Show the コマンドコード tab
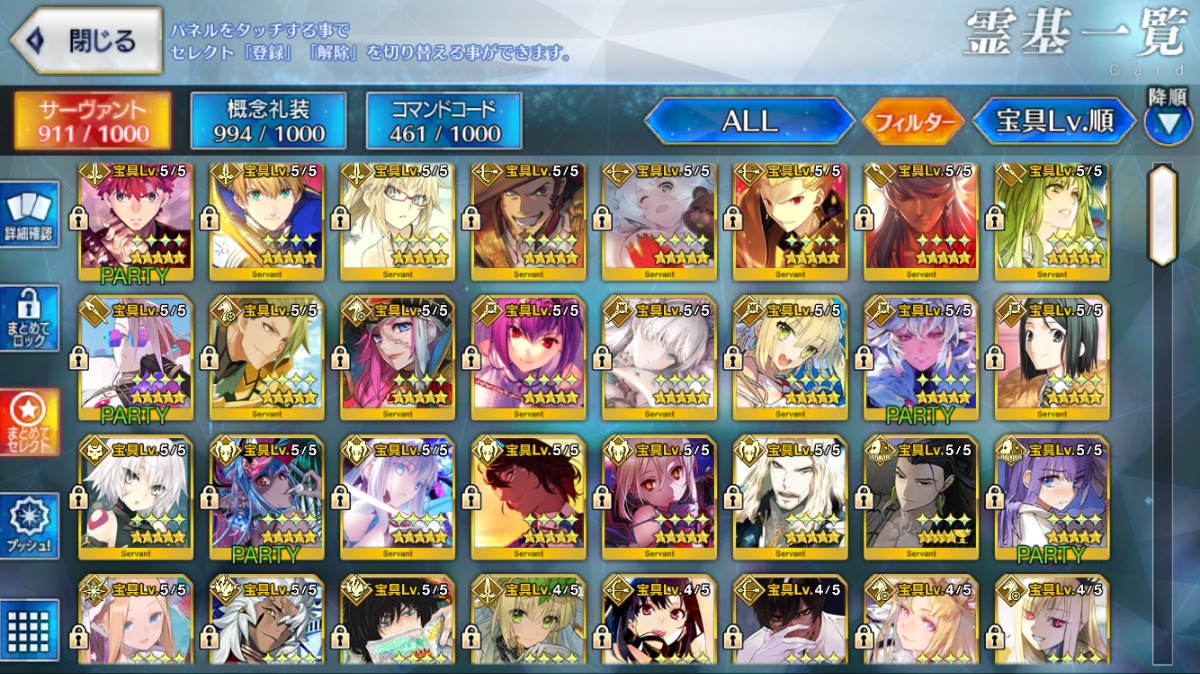Image resolution: width=1200 pixels, height=674 pixels. tap(444, 121)
